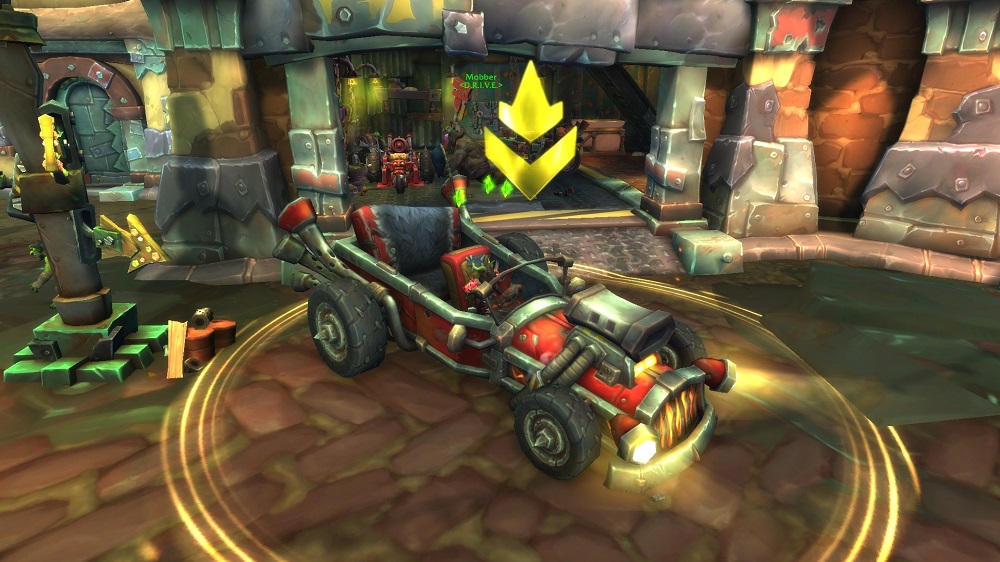Select the Mobber D.R.I.V.E. name label

click(480, 81)
